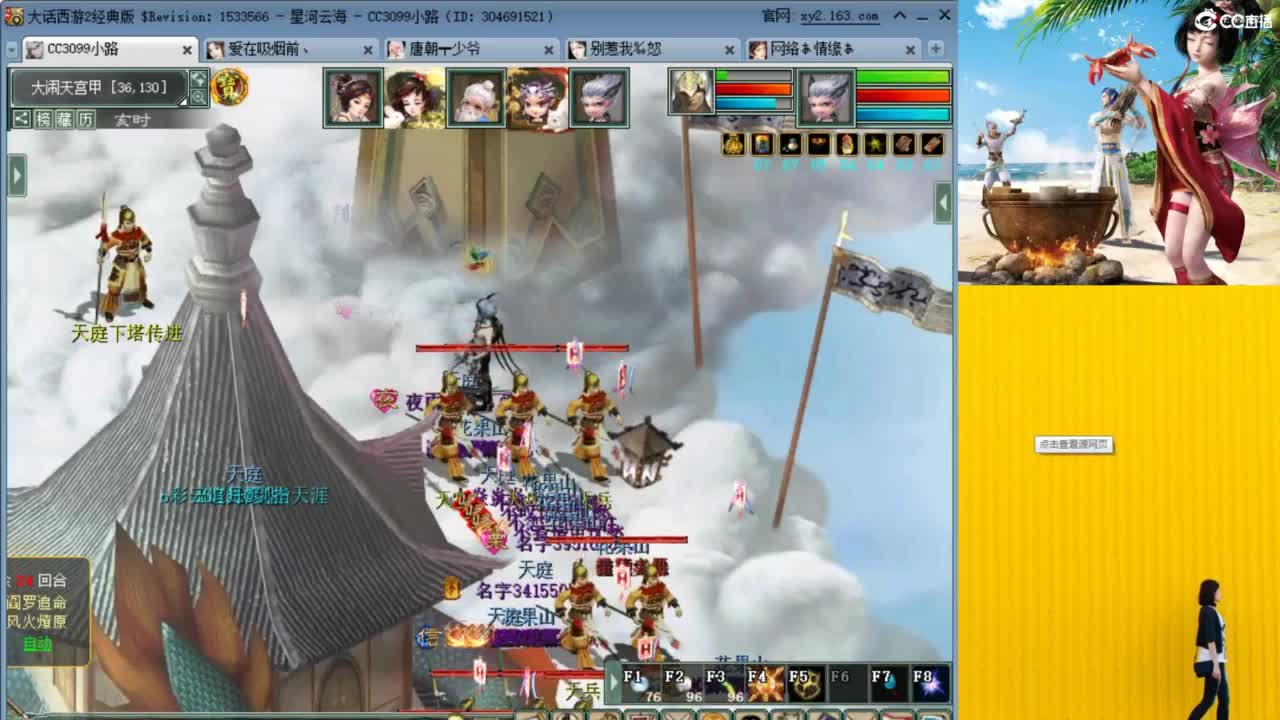Viewport: 1280px width, 720px height.
Task: Toggle the 藏 hide-interface button
Action: click(x=63, y=119)
